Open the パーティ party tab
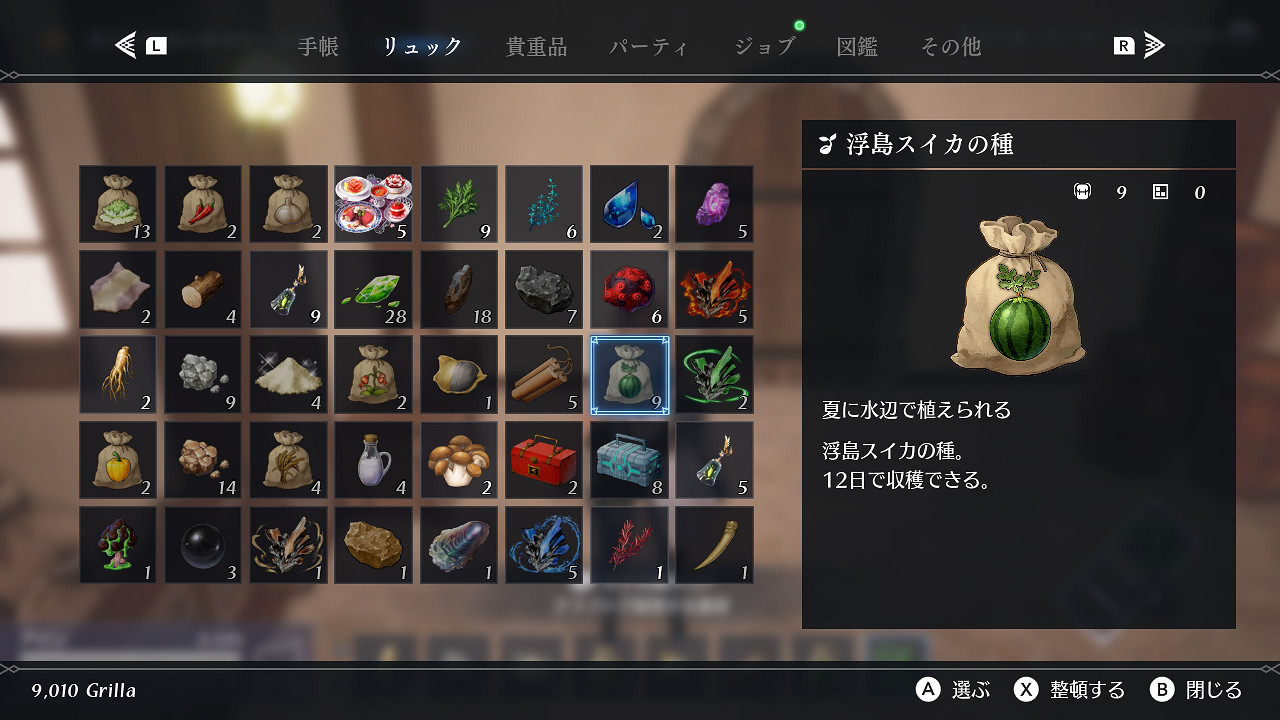 click(648, 46)
